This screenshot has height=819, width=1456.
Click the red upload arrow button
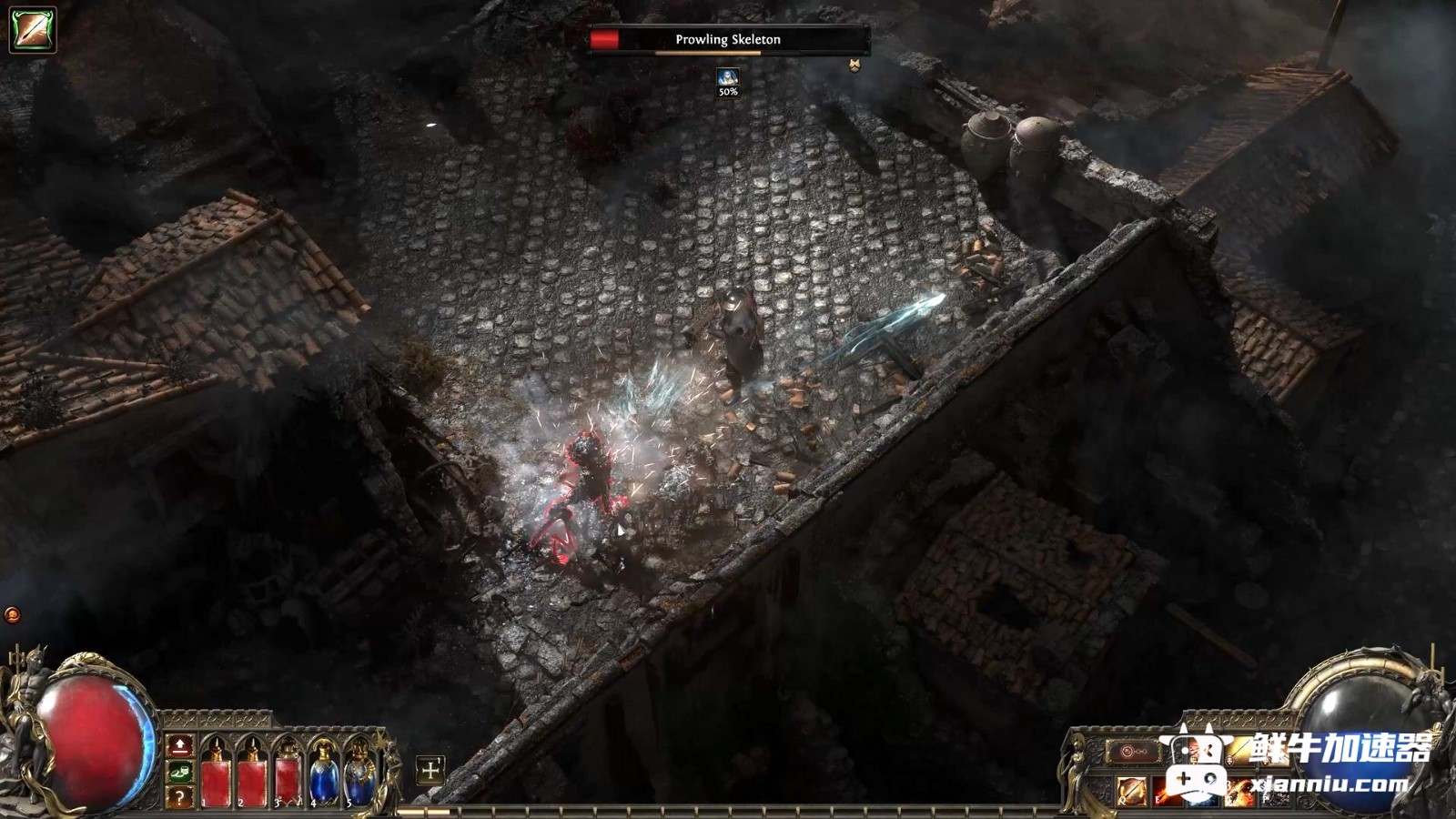click(x=180, y=746)
